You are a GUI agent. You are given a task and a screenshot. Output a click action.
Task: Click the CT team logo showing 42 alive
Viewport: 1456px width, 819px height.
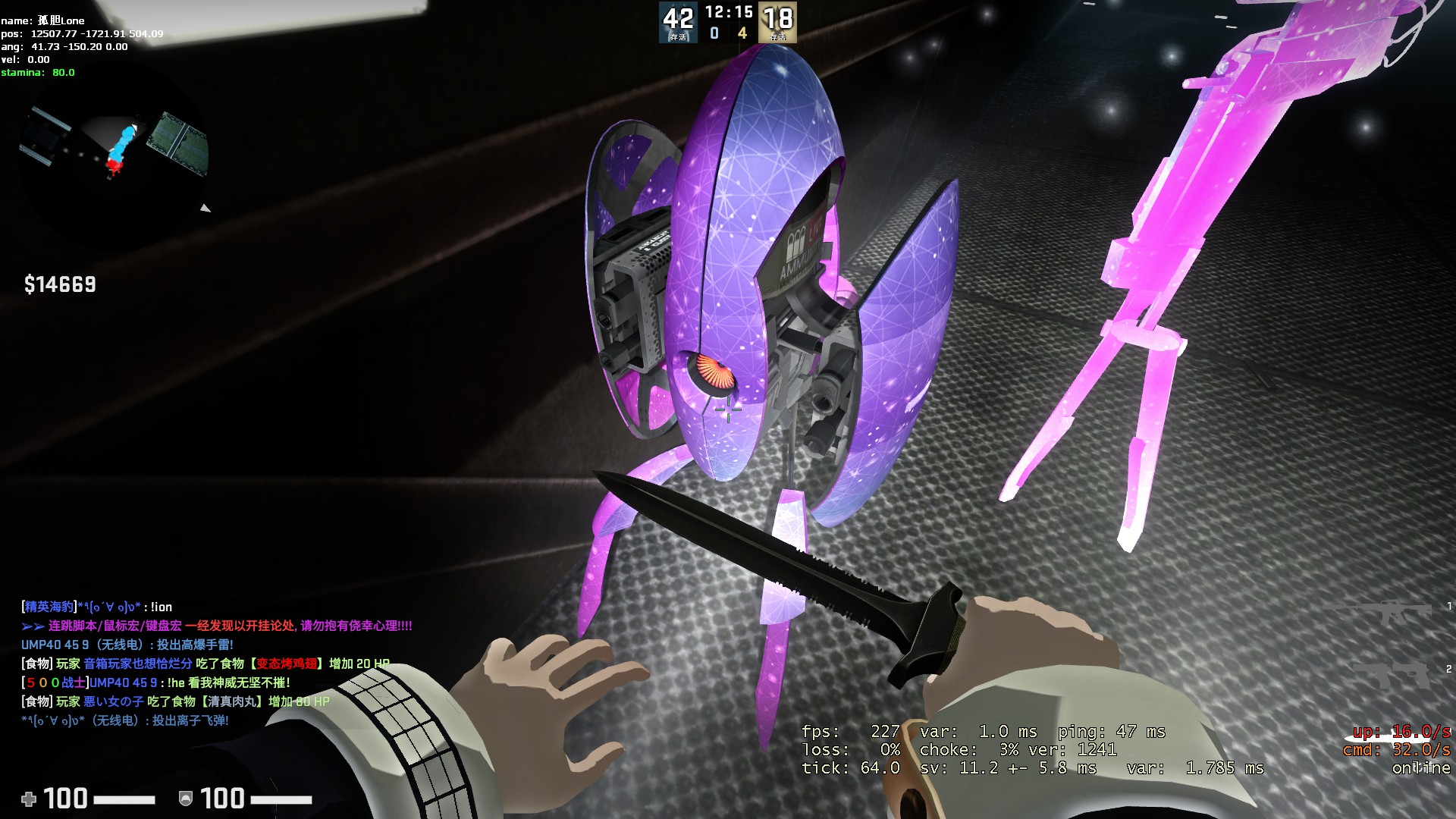pyautogui.click(x=679, y=21)
